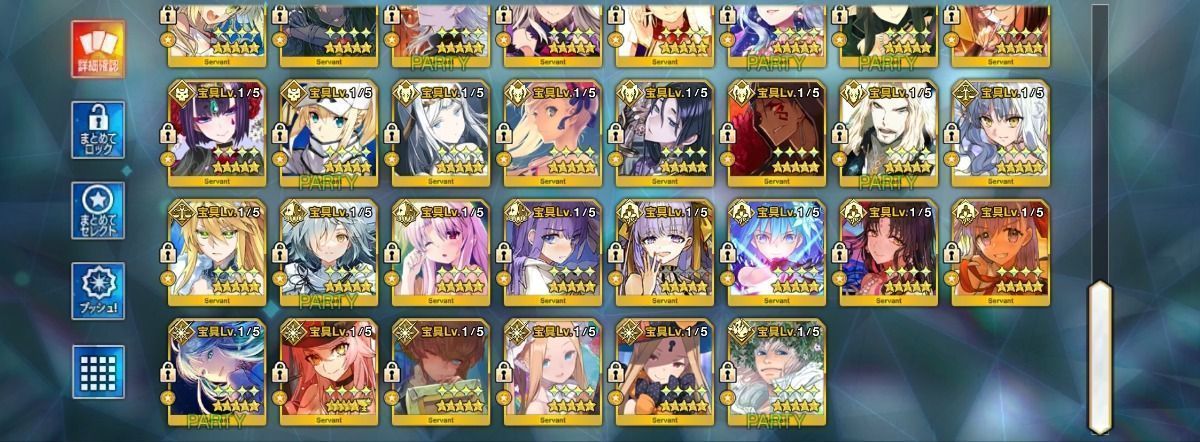The image size is (1200, 442).
Task: Select the purple-haired oni servant card
Action: [216, 131]
